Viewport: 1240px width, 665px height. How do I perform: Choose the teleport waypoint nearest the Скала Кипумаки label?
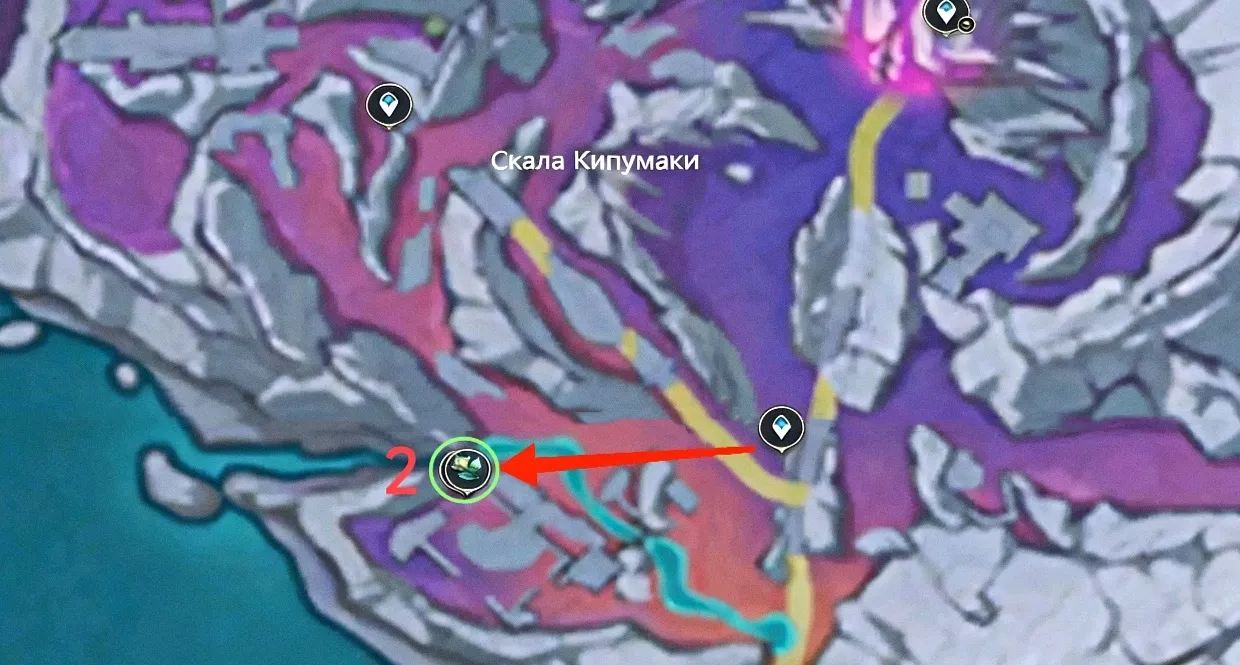pyautogui.click(x=389, y=104)
